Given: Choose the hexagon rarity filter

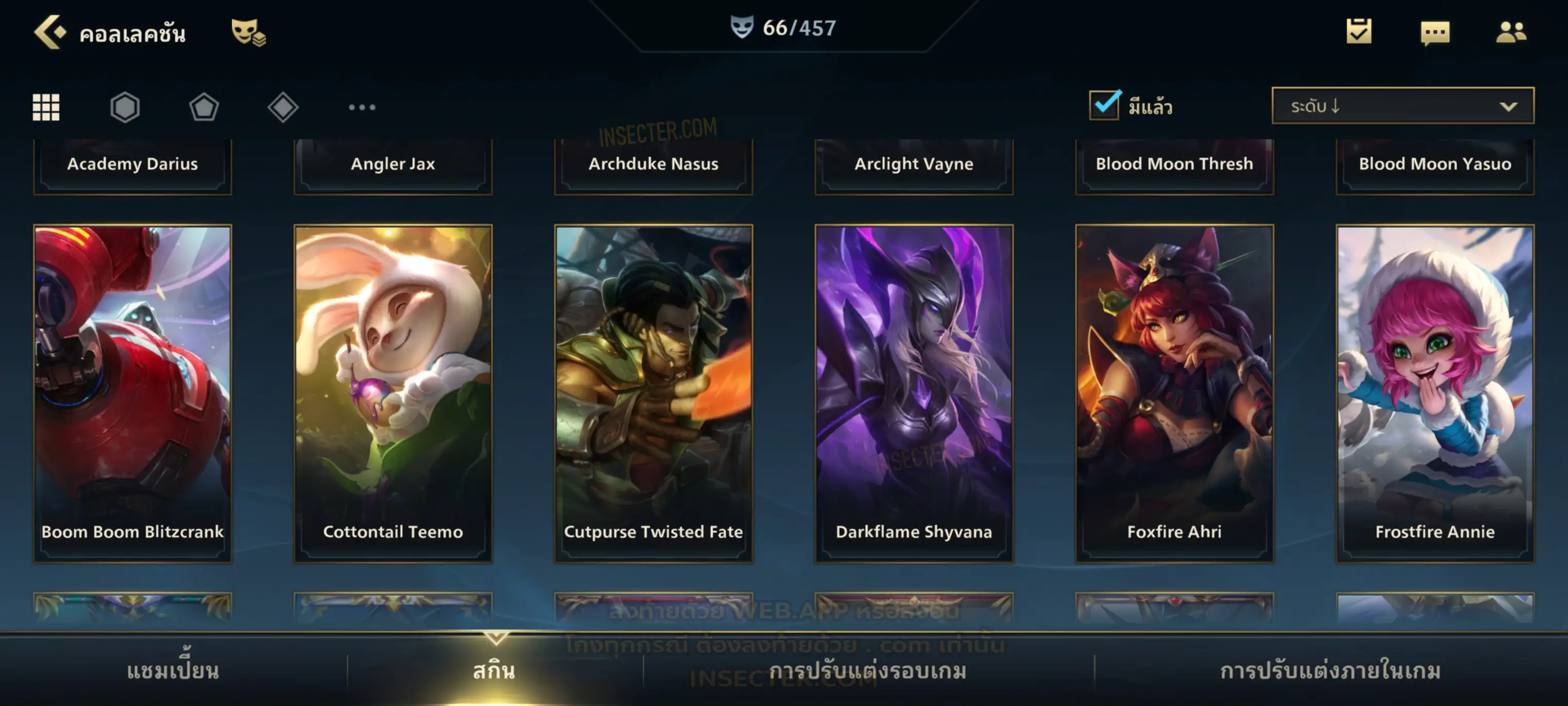Looking at the screenshot, I should coord(125,107).
